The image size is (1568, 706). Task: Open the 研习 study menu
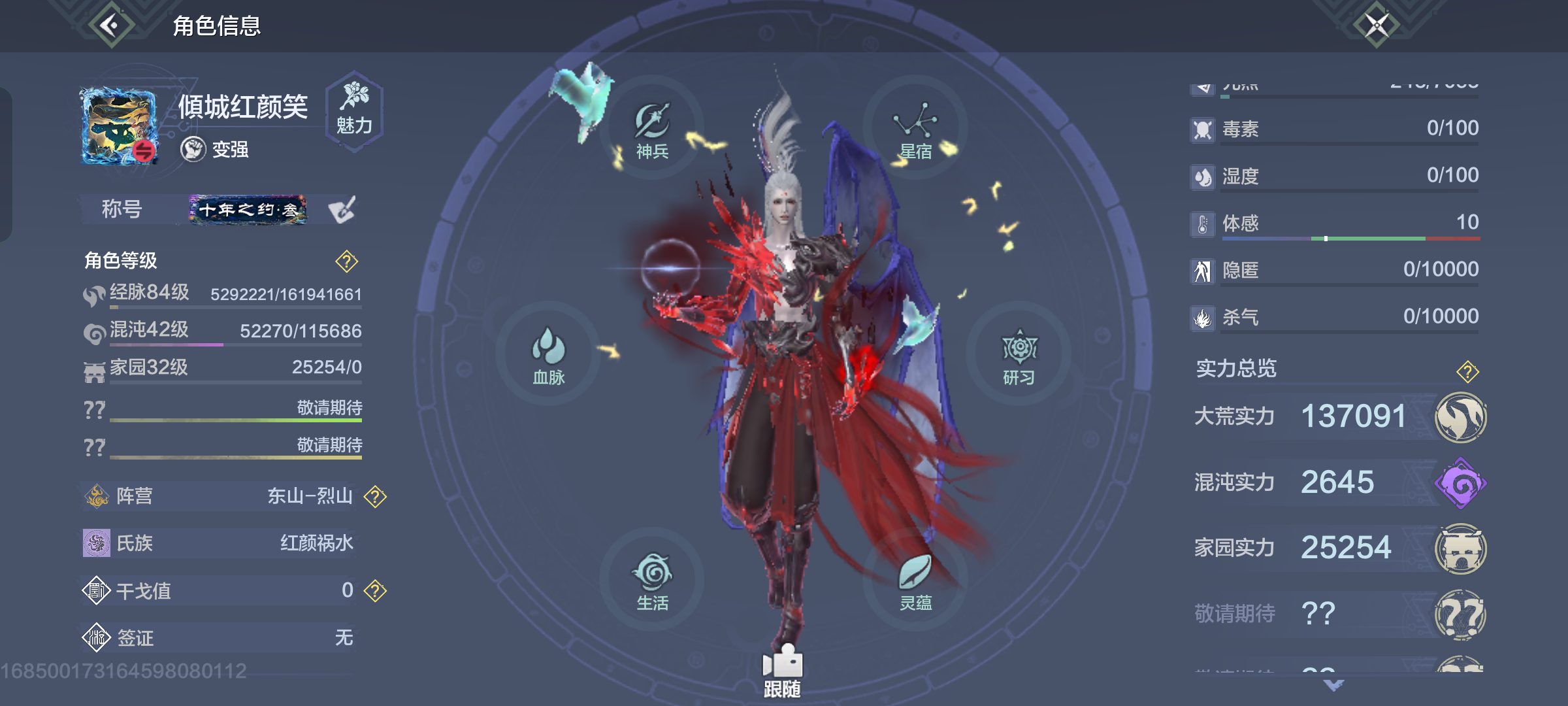click(x=1019, y=356)
